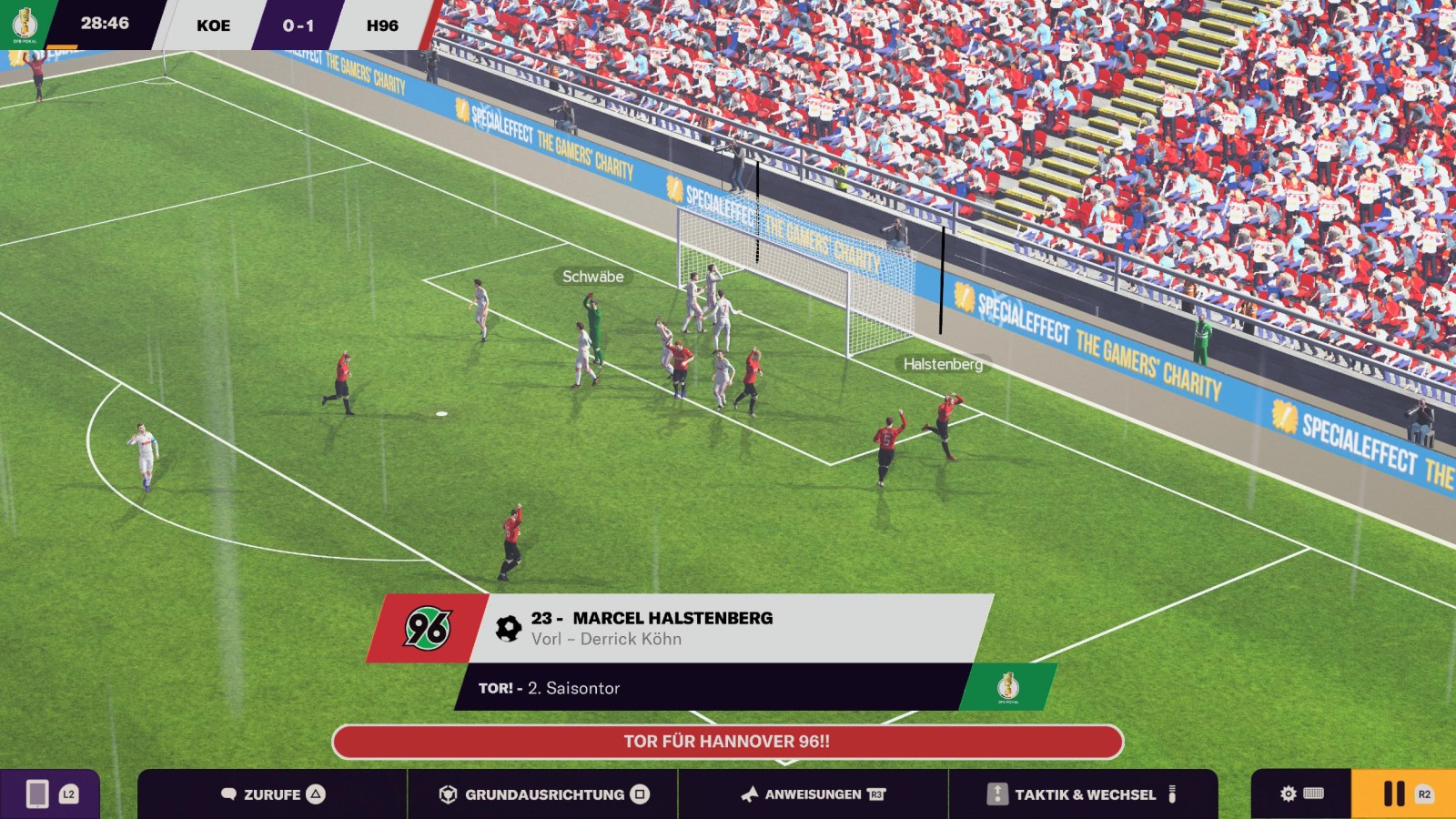Pause the match with the pause button

tap(1402, 794)
